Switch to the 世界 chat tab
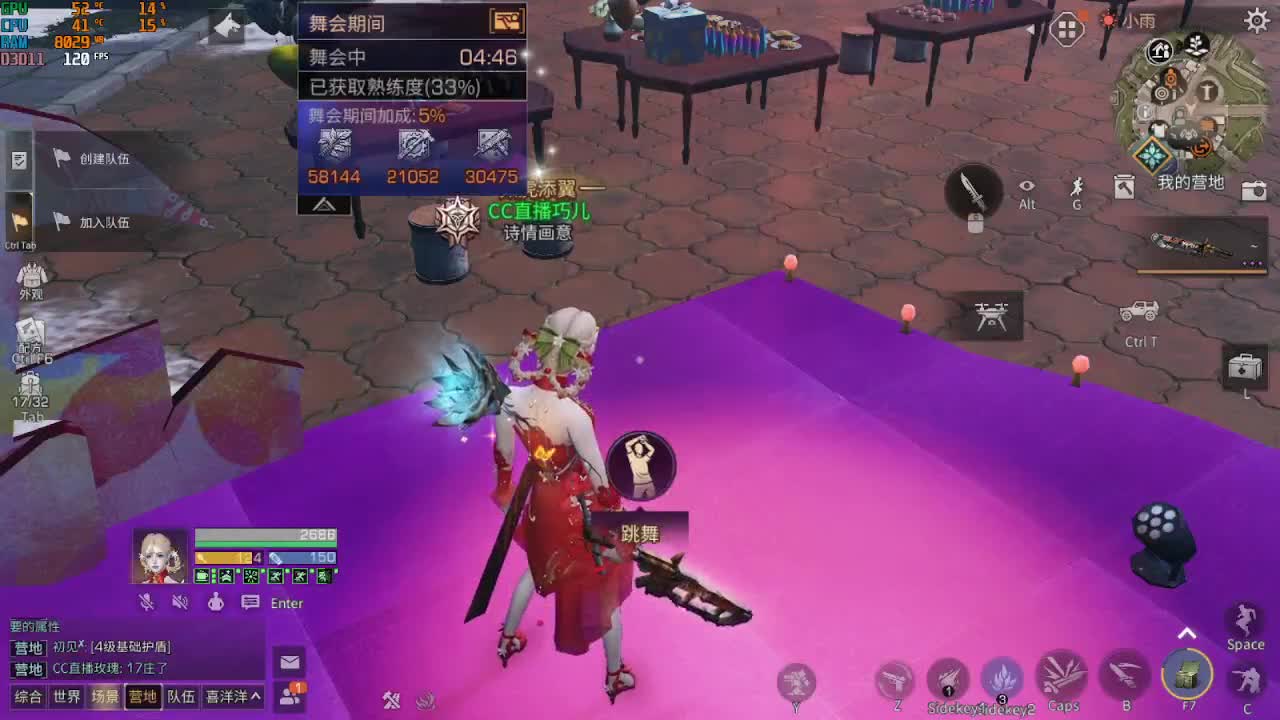This screenshot has height=720, width=1280. point(66,696)
